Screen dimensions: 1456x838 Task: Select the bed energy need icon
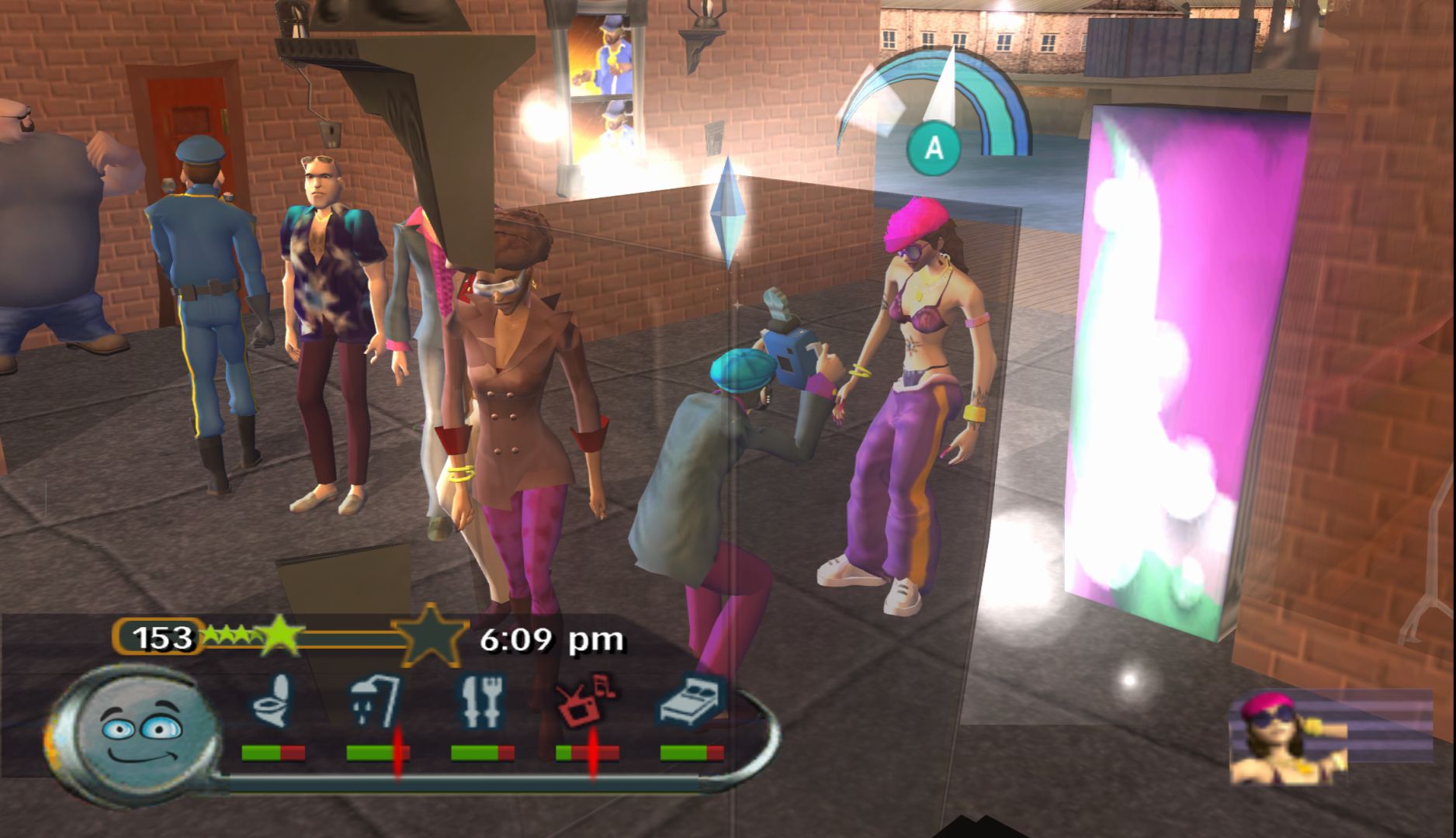pyautogui.click(x=692, y=700)
